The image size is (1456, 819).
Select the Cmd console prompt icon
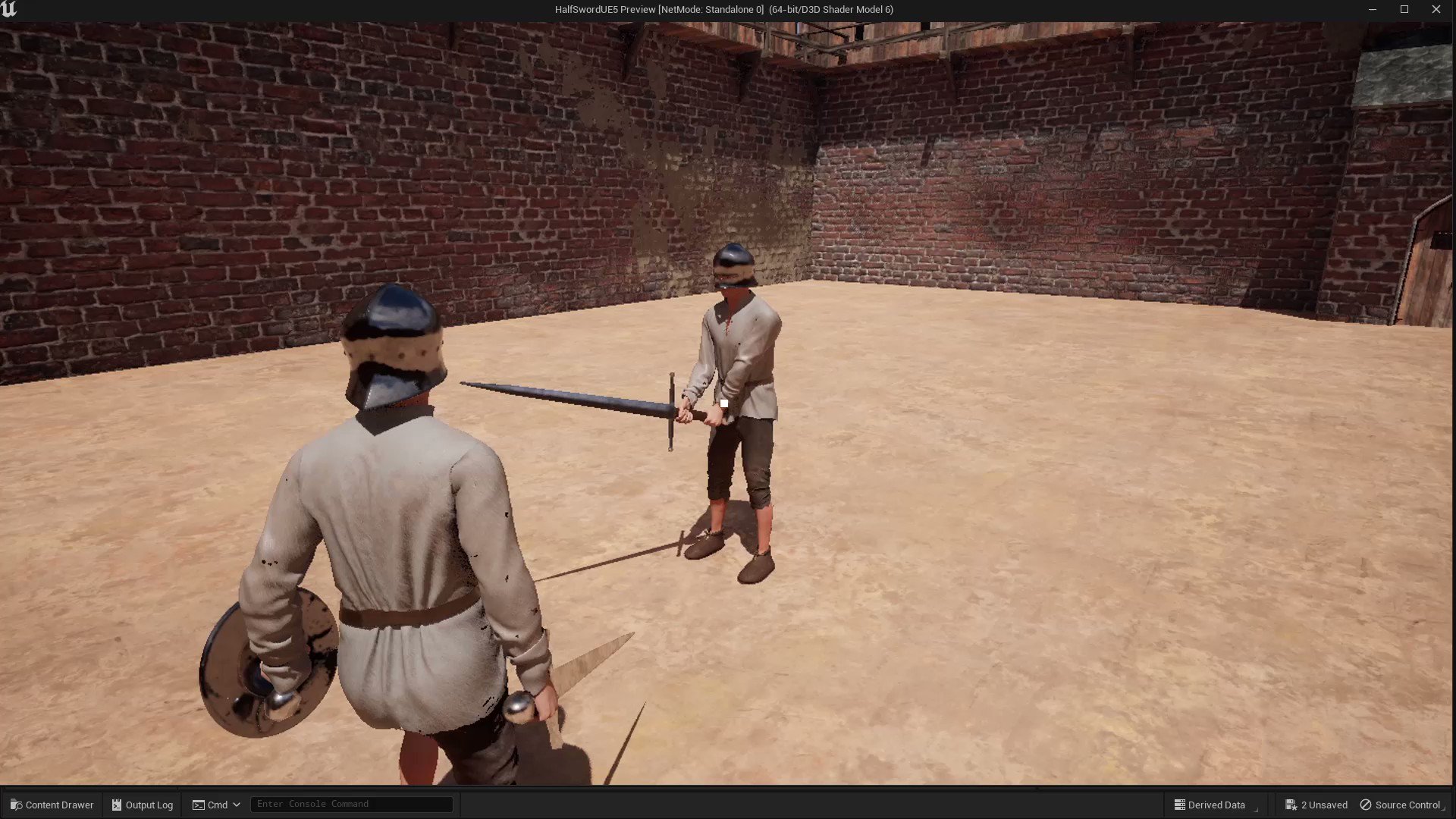point(198,805)
